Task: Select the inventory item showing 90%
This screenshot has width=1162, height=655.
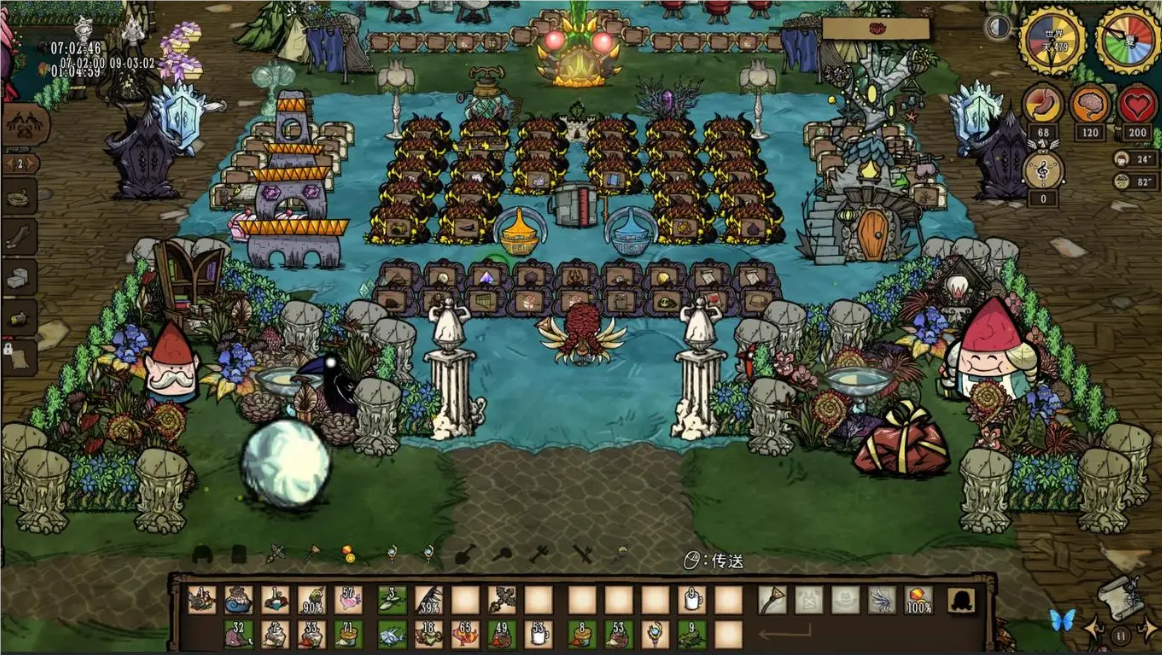Action: (312, 600)
